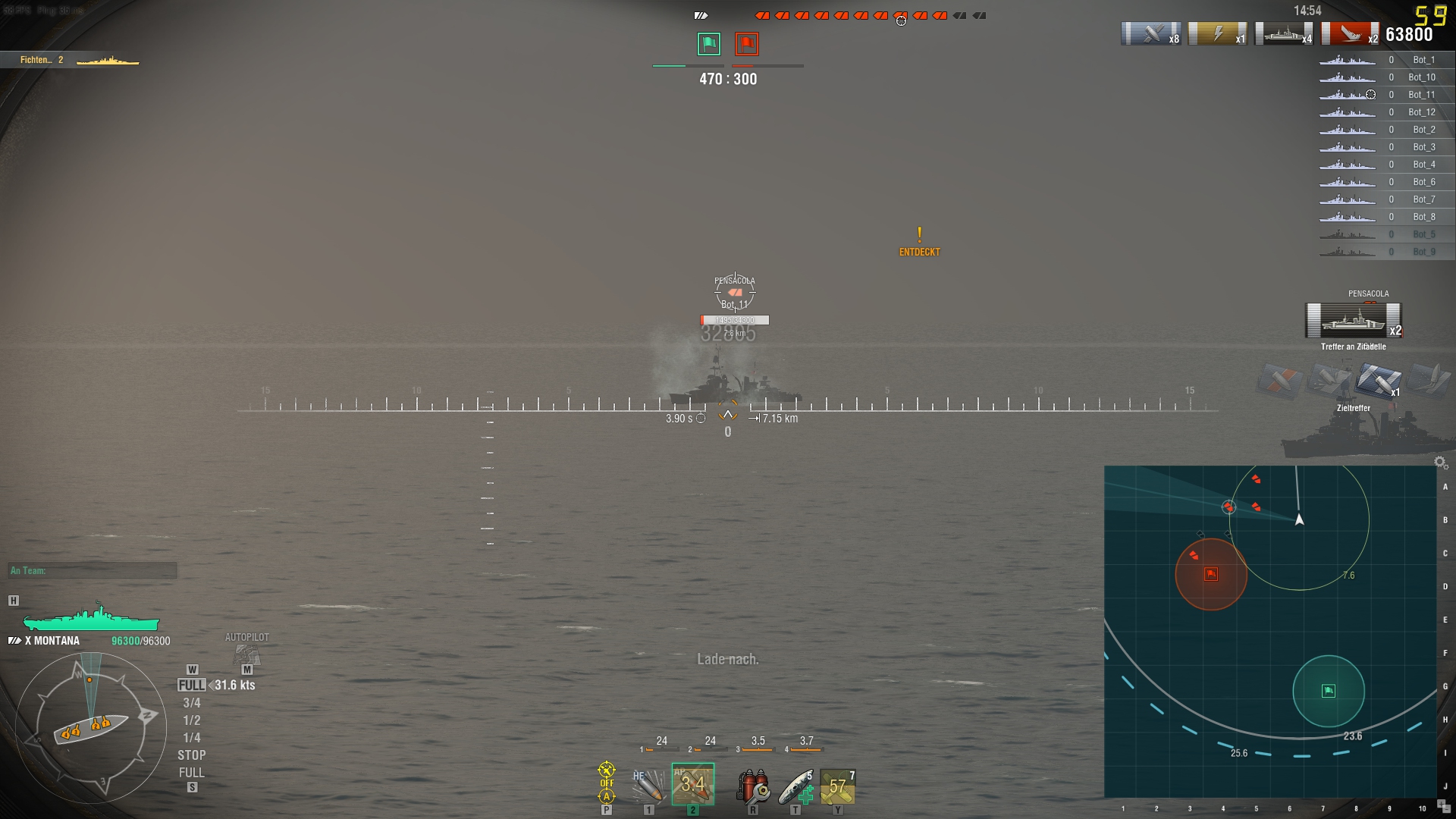1456x819 pixels.
Task: Set throttle to STOP
Action: tap(192, 755)
